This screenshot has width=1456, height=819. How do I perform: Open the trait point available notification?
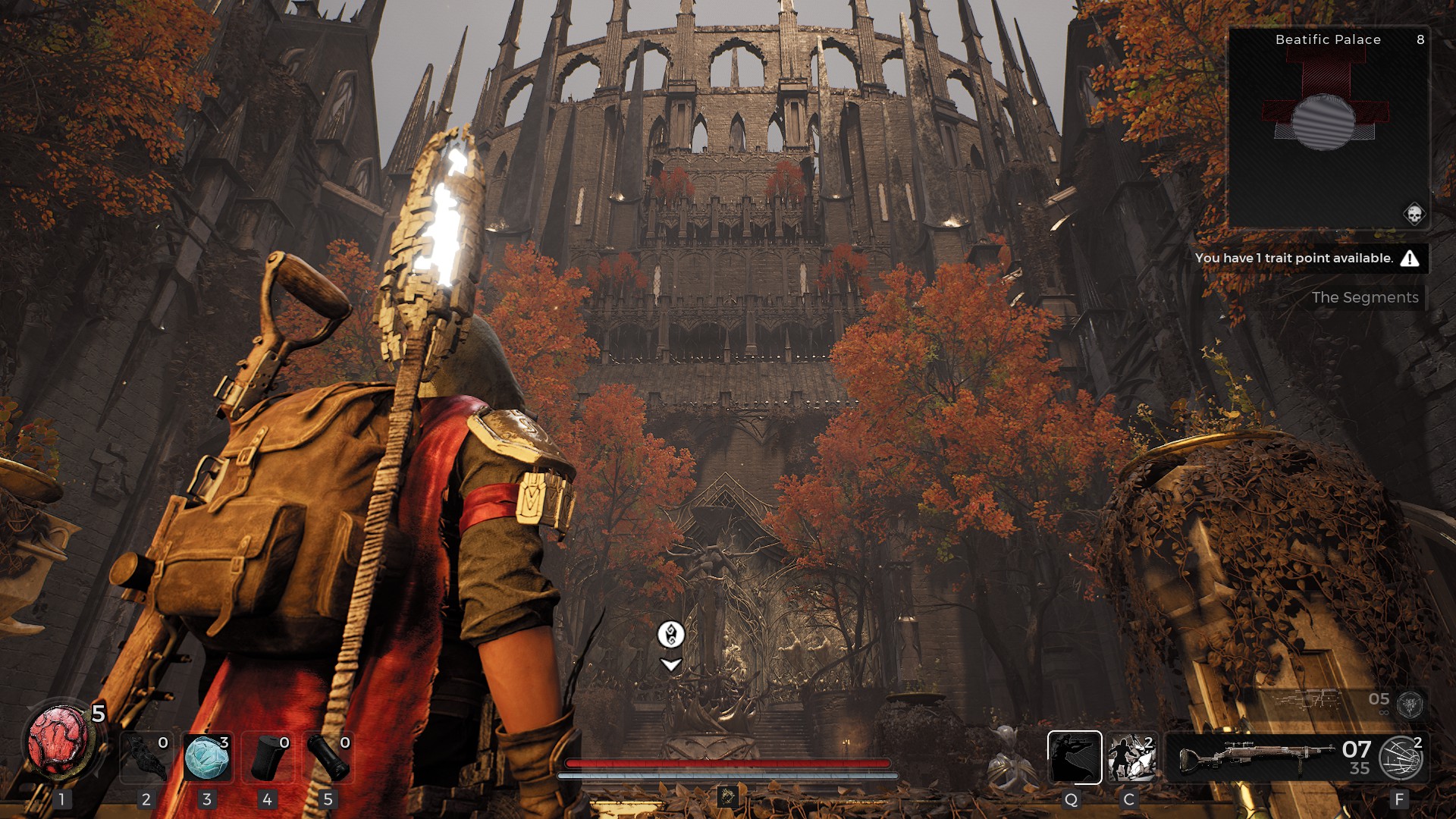(x=1306, y=259)
